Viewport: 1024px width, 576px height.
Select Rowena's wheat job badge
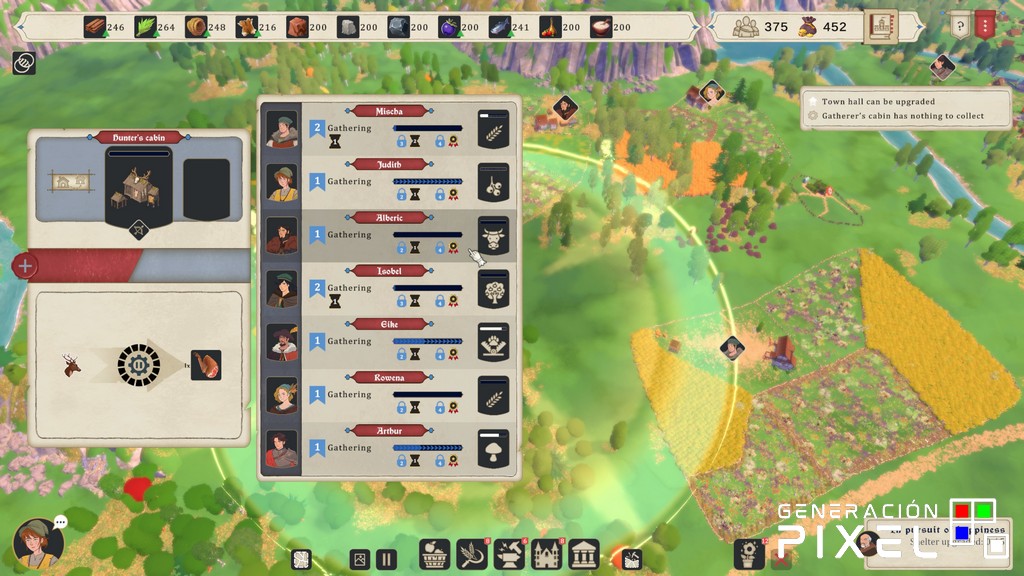coord(493,394)
